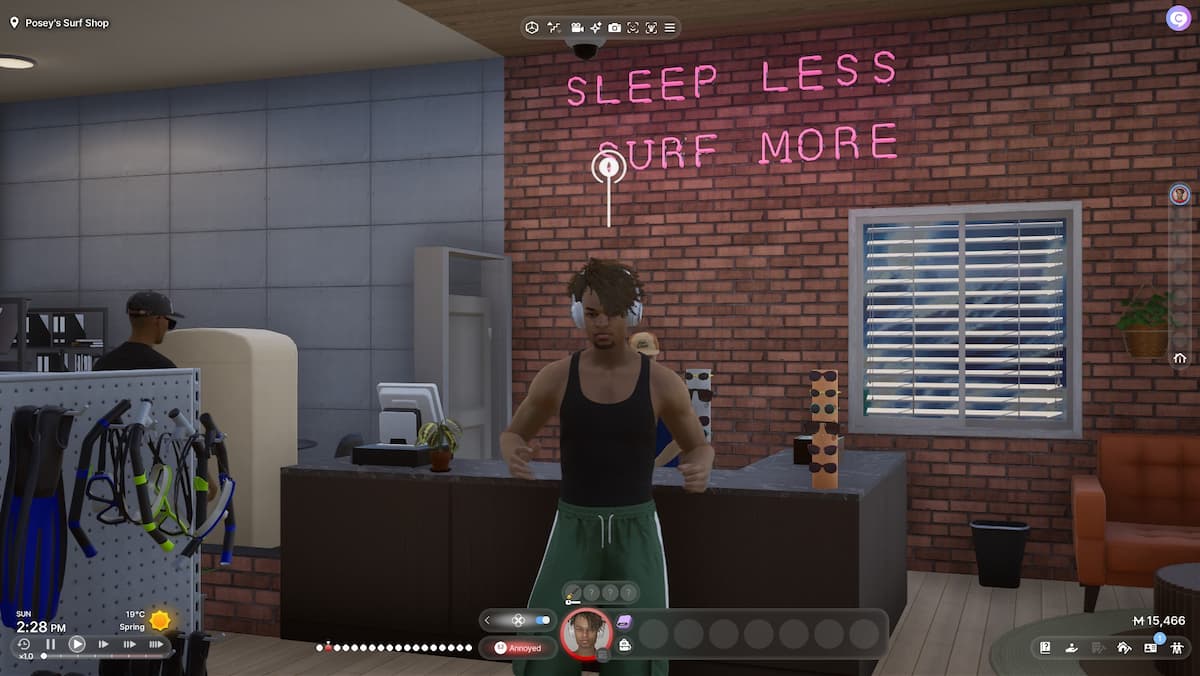Open the Annoyed mood status

[518, 648]
